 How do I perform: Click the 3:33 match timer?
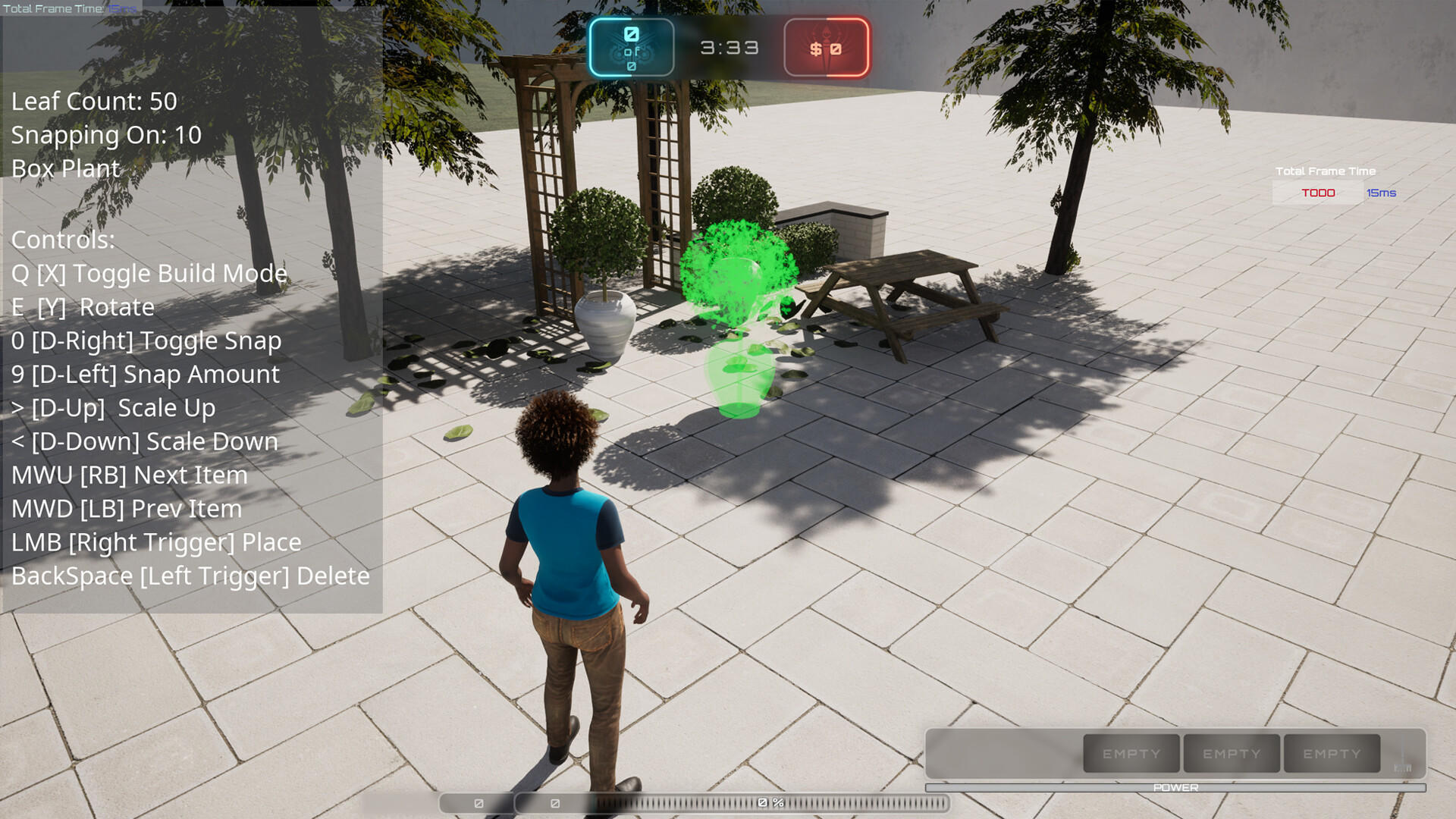tap(729, 47)
